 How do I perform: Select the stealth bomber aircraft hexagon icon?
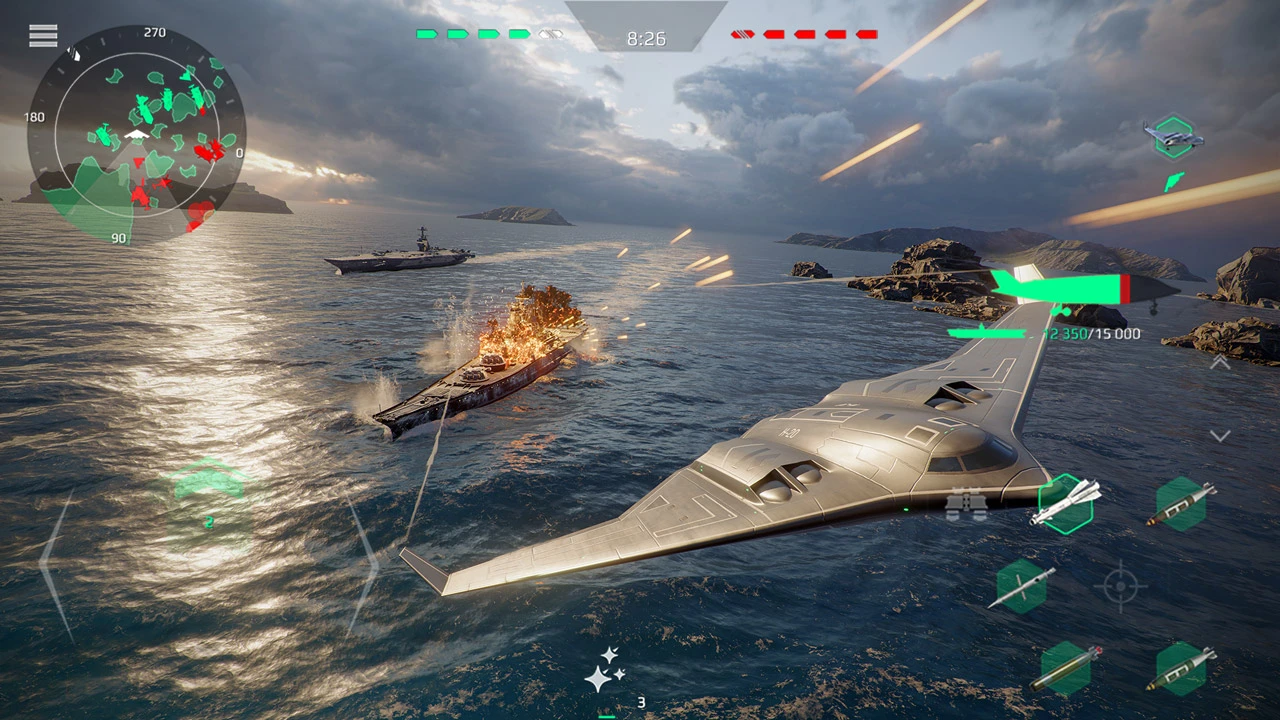[1174, 136]
